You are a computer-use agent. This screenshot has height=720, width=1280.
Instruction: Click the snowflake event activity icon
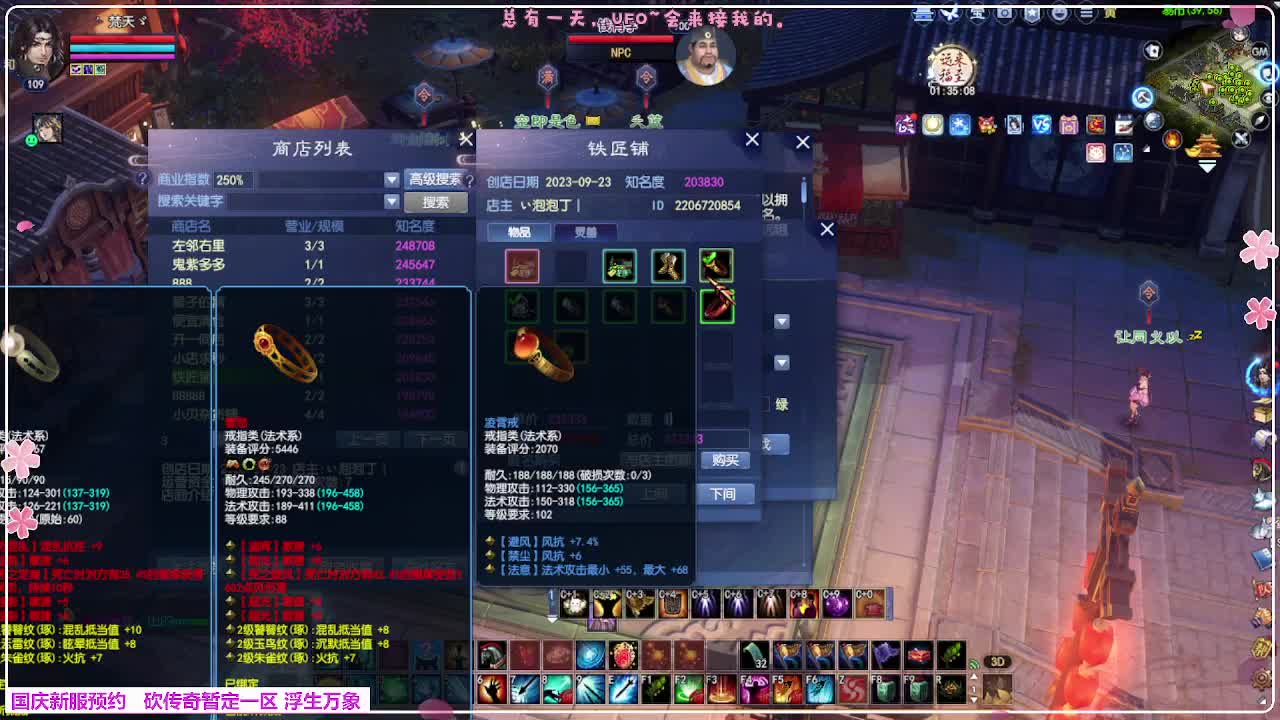tap(958, 122)
